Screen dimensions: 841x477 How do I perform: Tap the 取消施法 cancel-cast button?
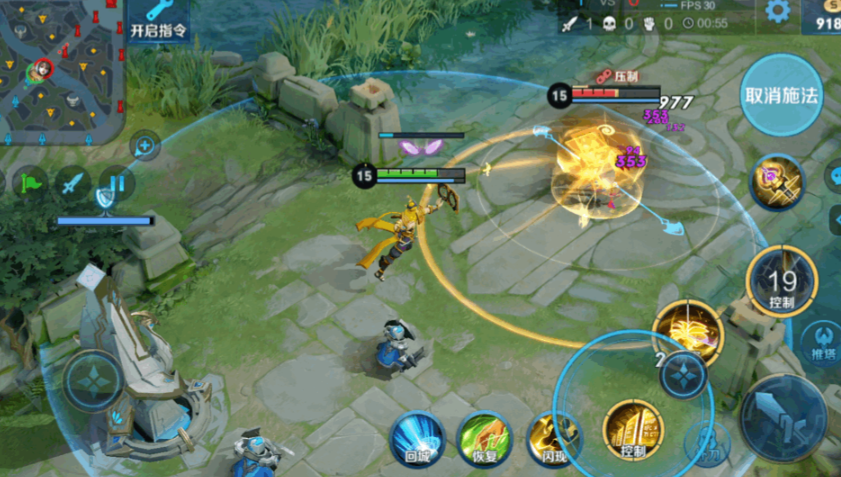(781, 95)
